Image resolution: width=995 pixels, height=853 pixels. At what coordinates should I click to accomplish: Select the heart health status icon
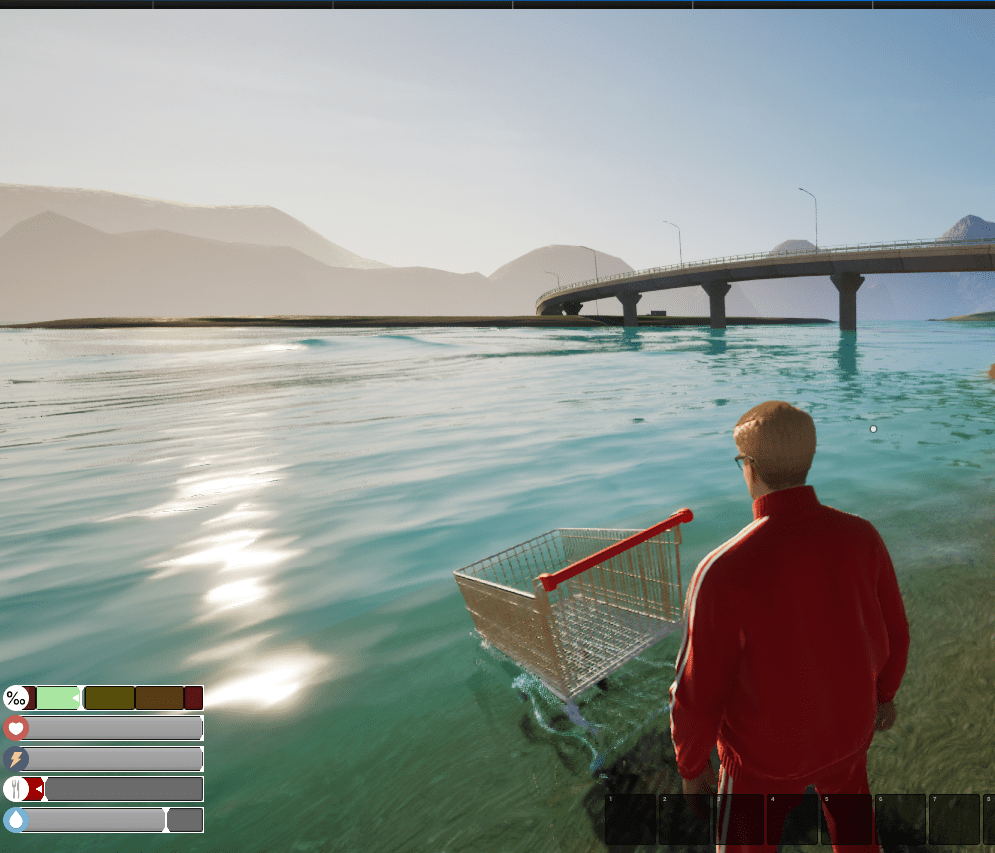click(x=16, y=728)
